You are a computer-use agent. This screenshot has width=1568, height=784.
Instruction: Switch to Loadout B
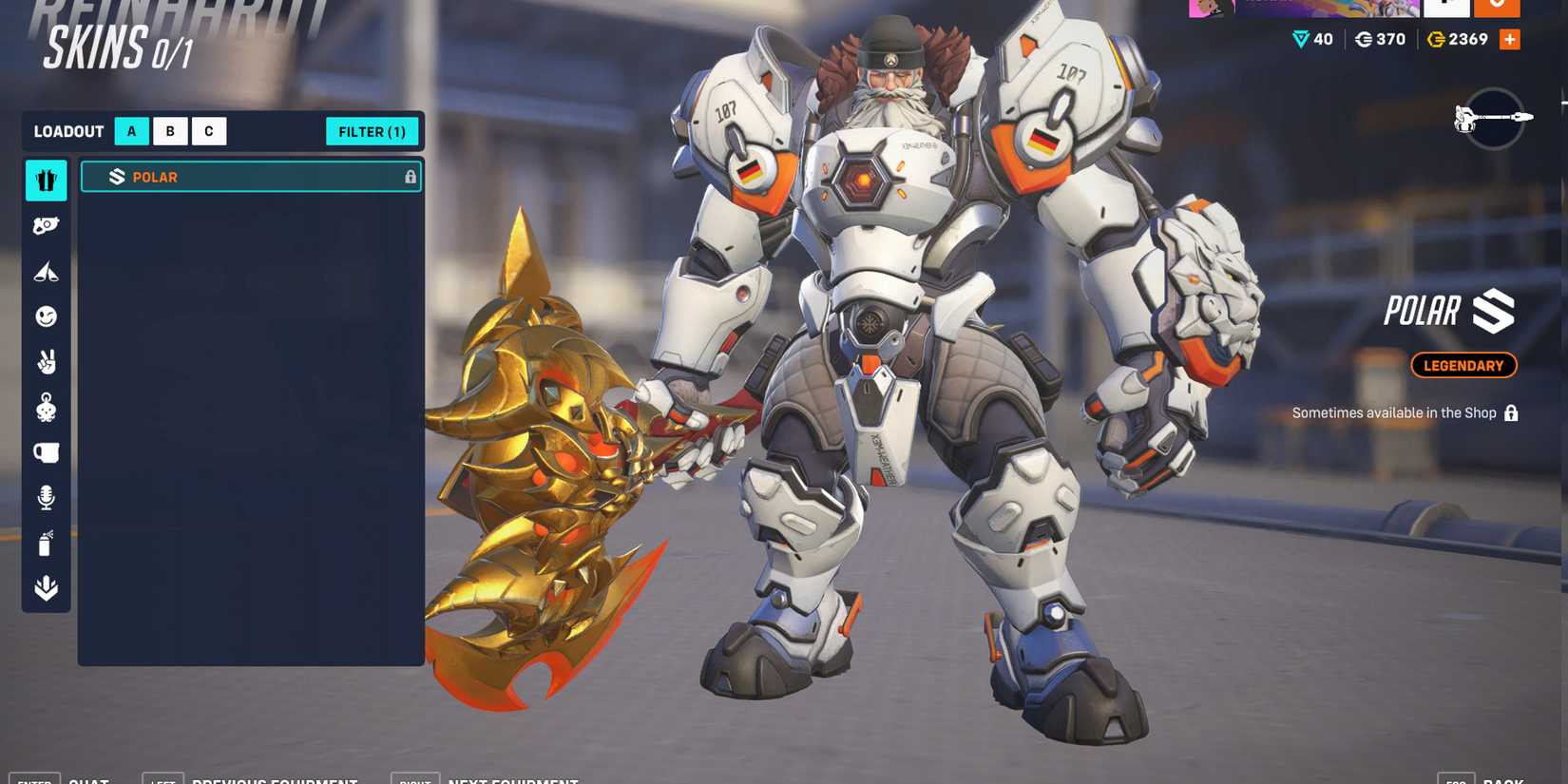tap(169, 131)
